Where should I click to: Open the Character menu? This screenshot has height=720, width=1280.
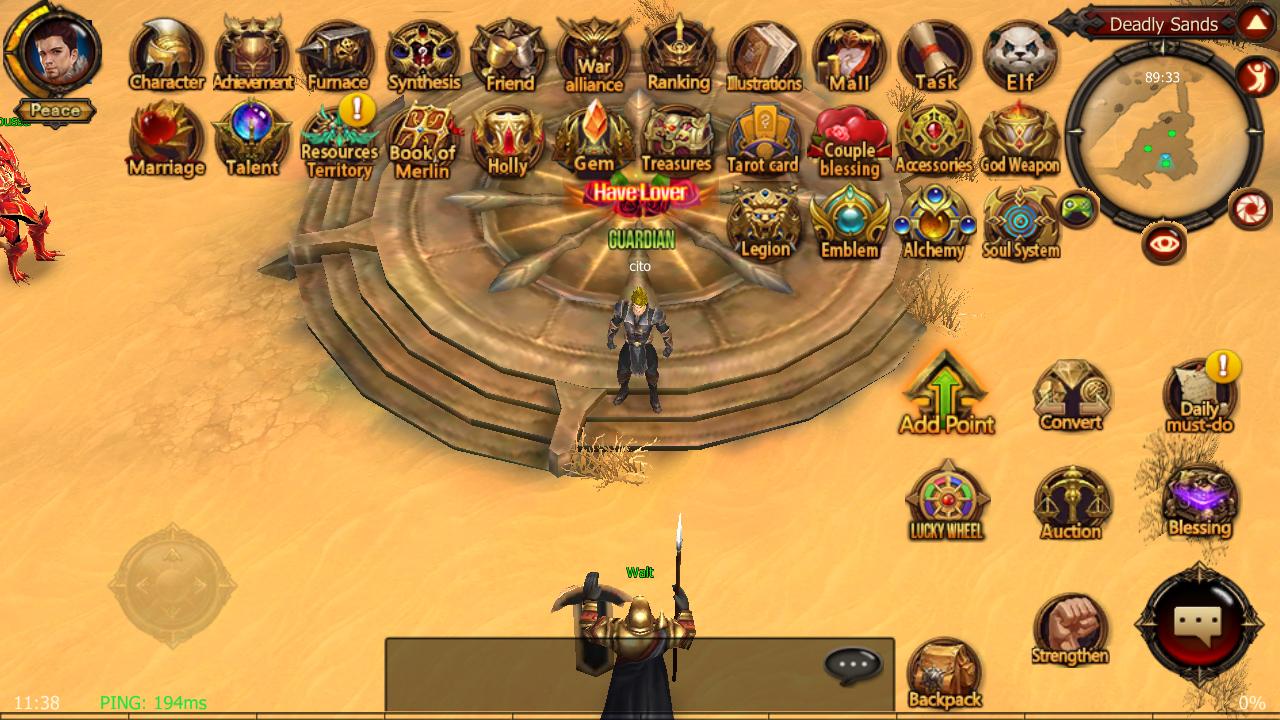click(166, 56)
